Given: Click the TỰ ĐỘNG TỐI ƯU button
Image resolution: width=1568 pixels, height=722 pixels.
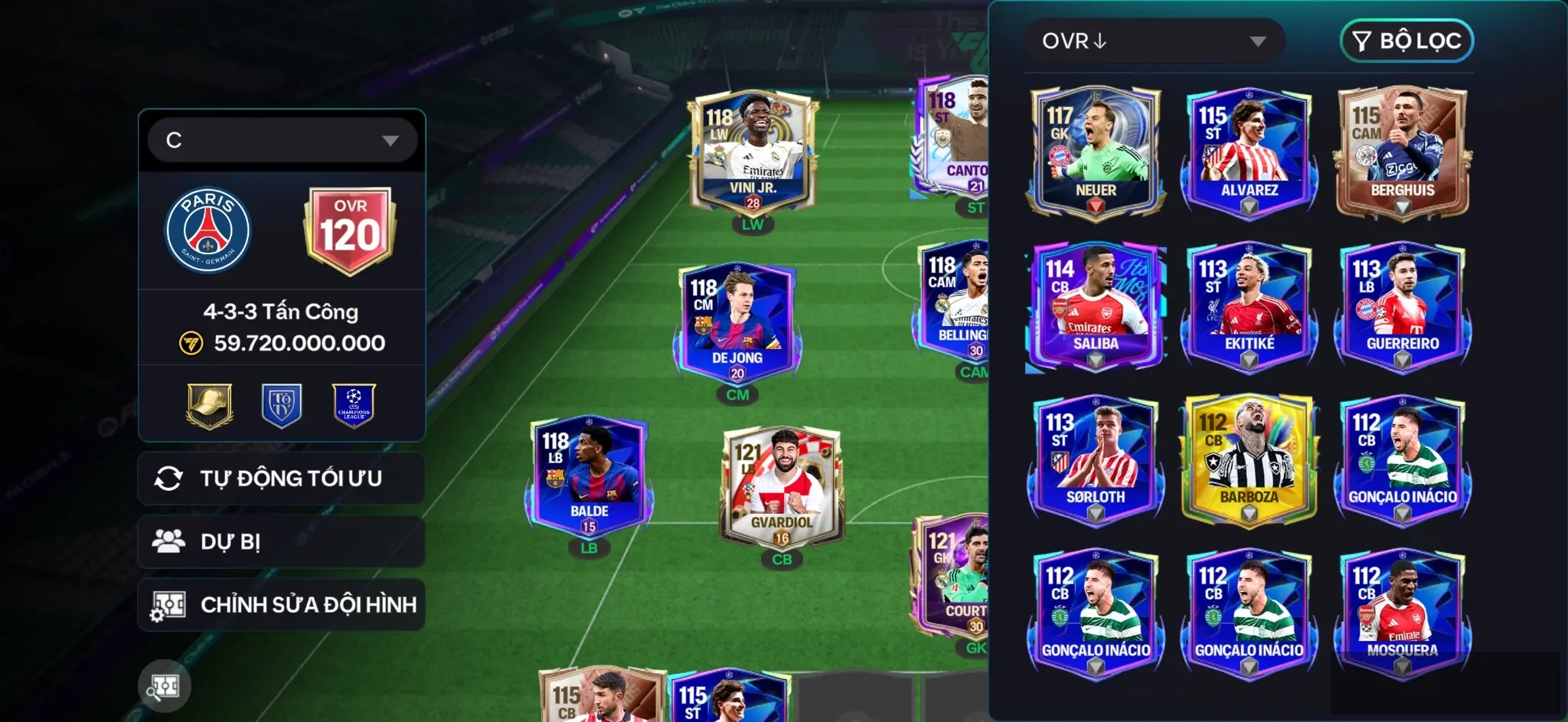Looking at the screenshot, I should coord(281,479).
